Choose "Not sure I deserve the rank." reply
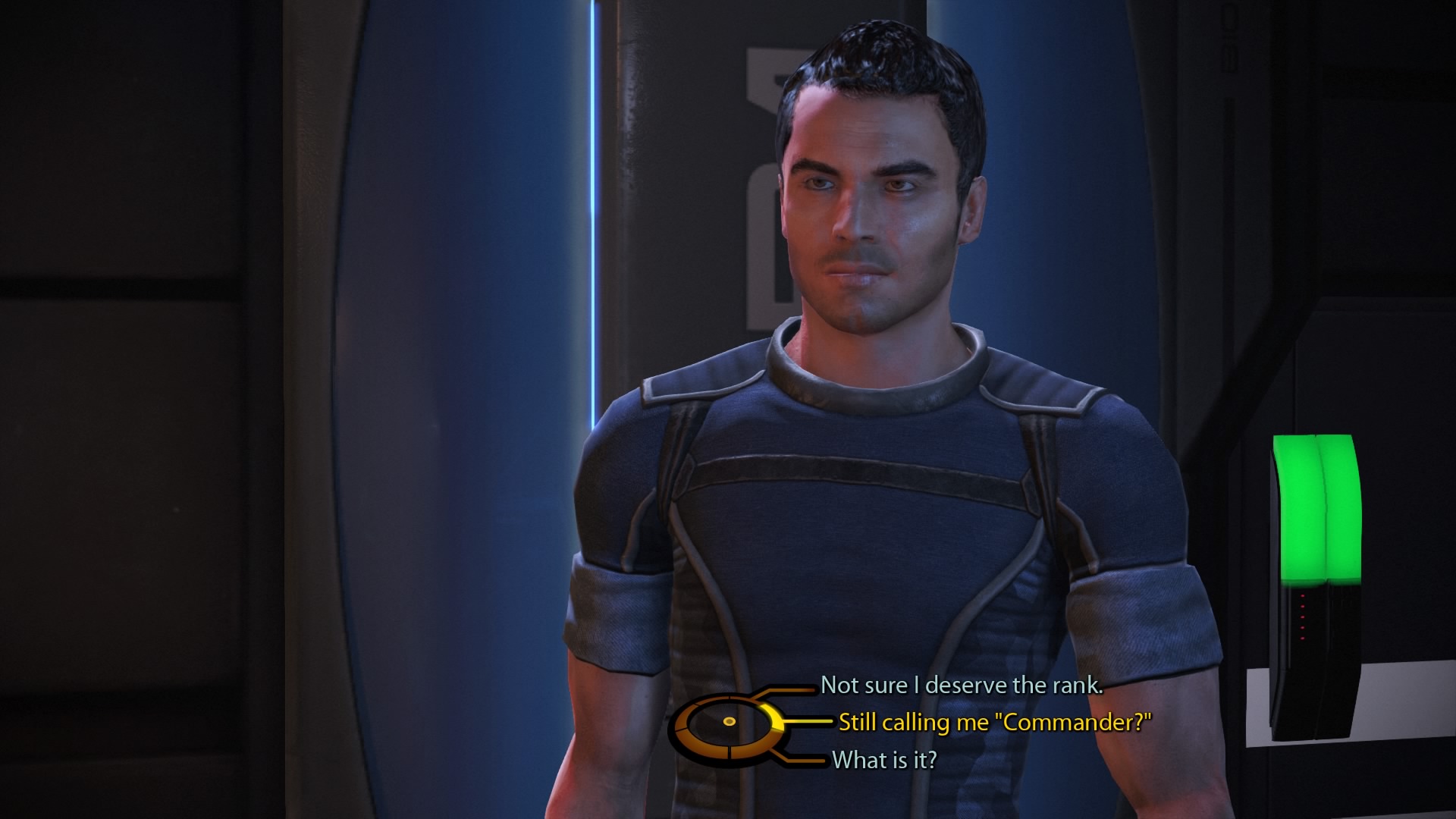The height and width of the screenshot is (819, 1456). pyautogui.click(x=962, y=686)
